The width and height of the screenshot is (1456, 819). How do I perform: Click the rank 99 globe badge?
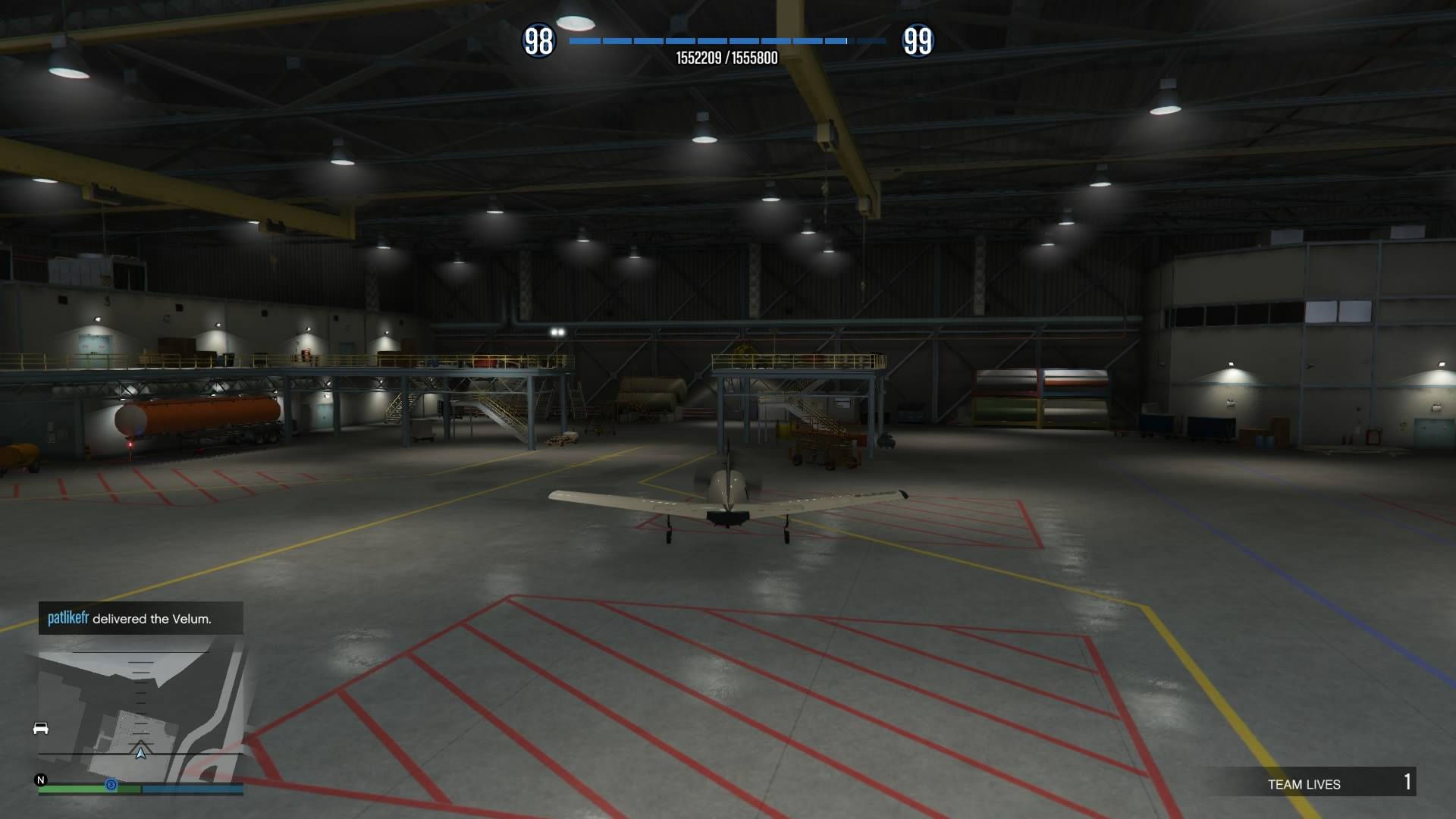point(918,41)
